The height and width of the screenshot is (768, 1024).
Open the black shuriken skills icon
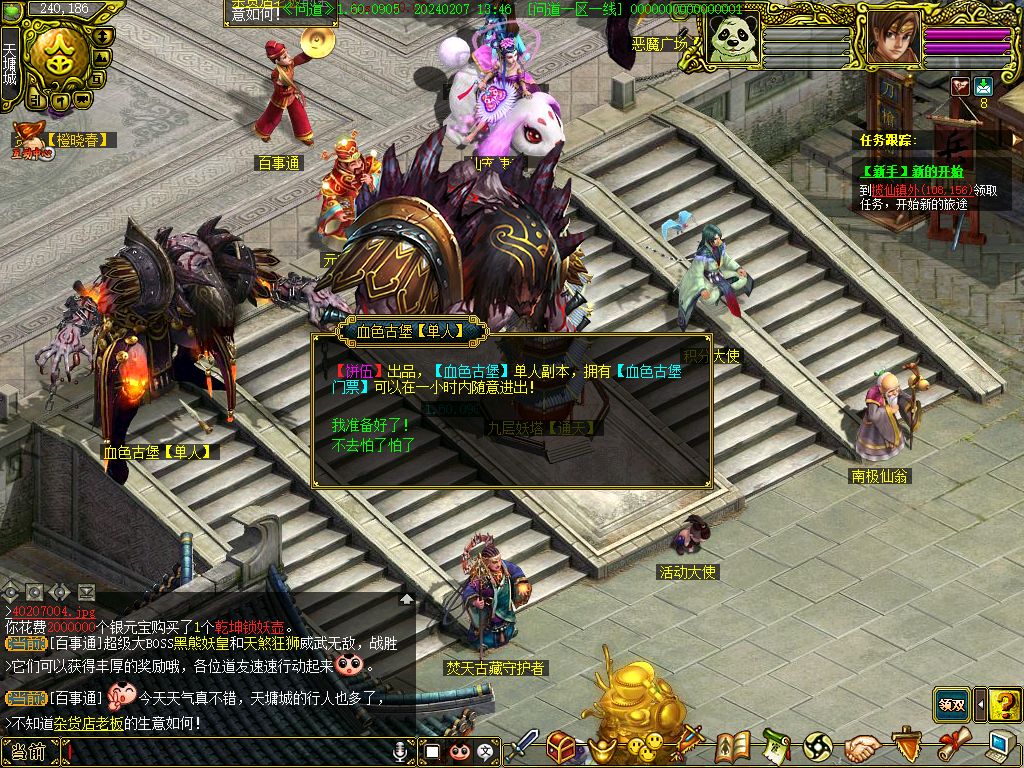click(x=818, y=747)
